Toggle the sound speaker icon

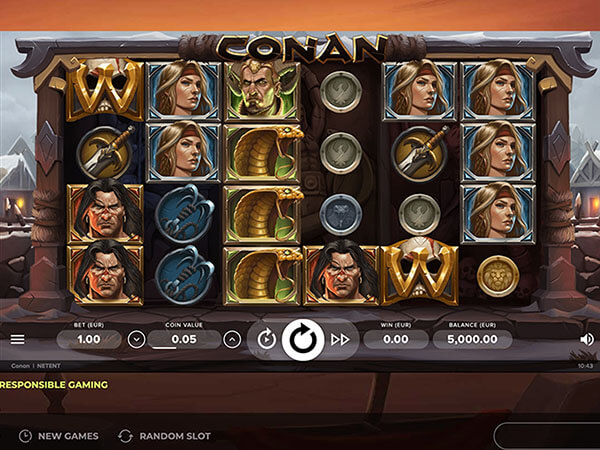(586, 339)
